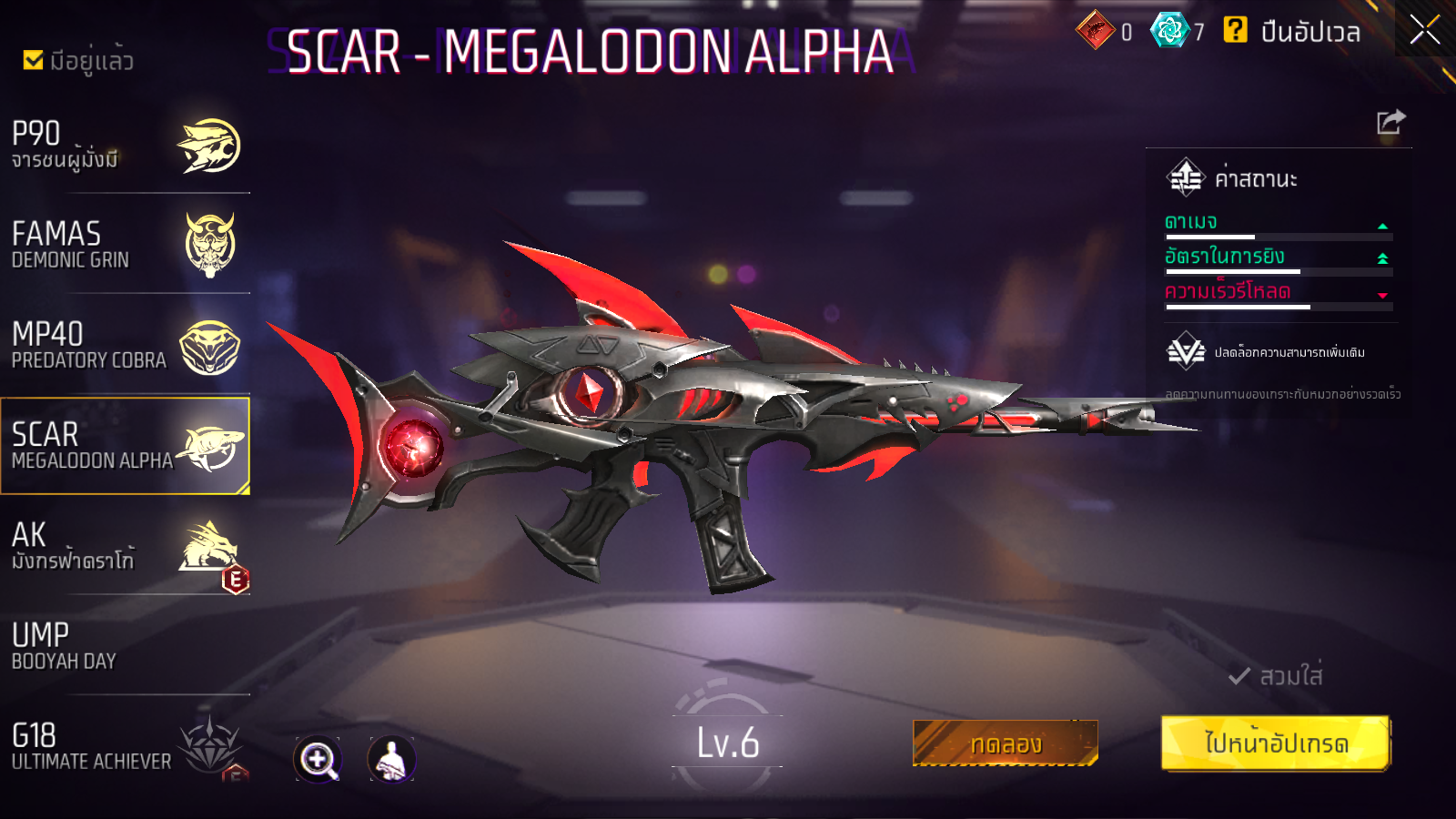
Task: Click the orange ทดลอง trial button
Action: click(1005, 743)
